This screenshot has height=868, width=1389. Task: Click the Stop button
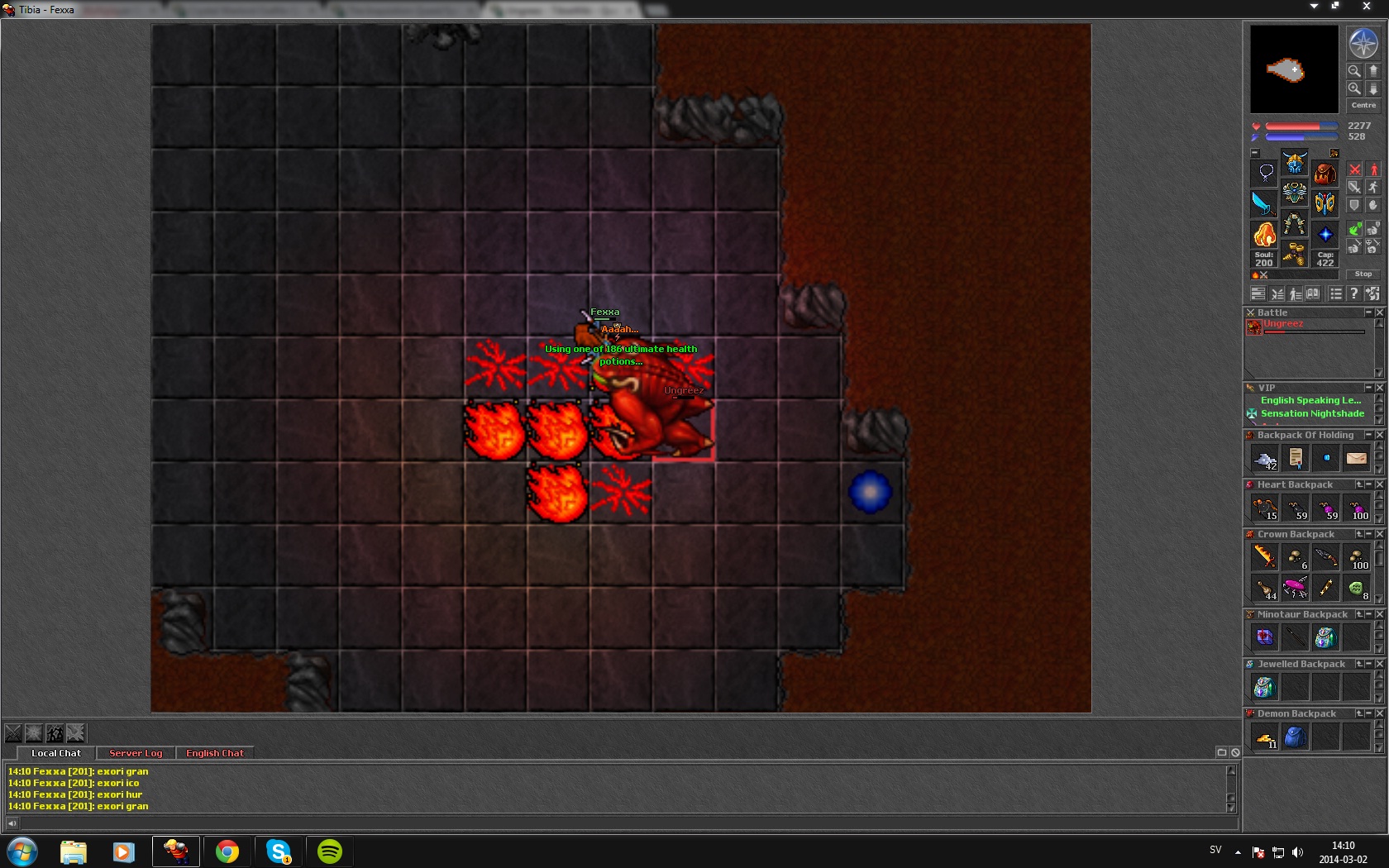[1363, 274]
